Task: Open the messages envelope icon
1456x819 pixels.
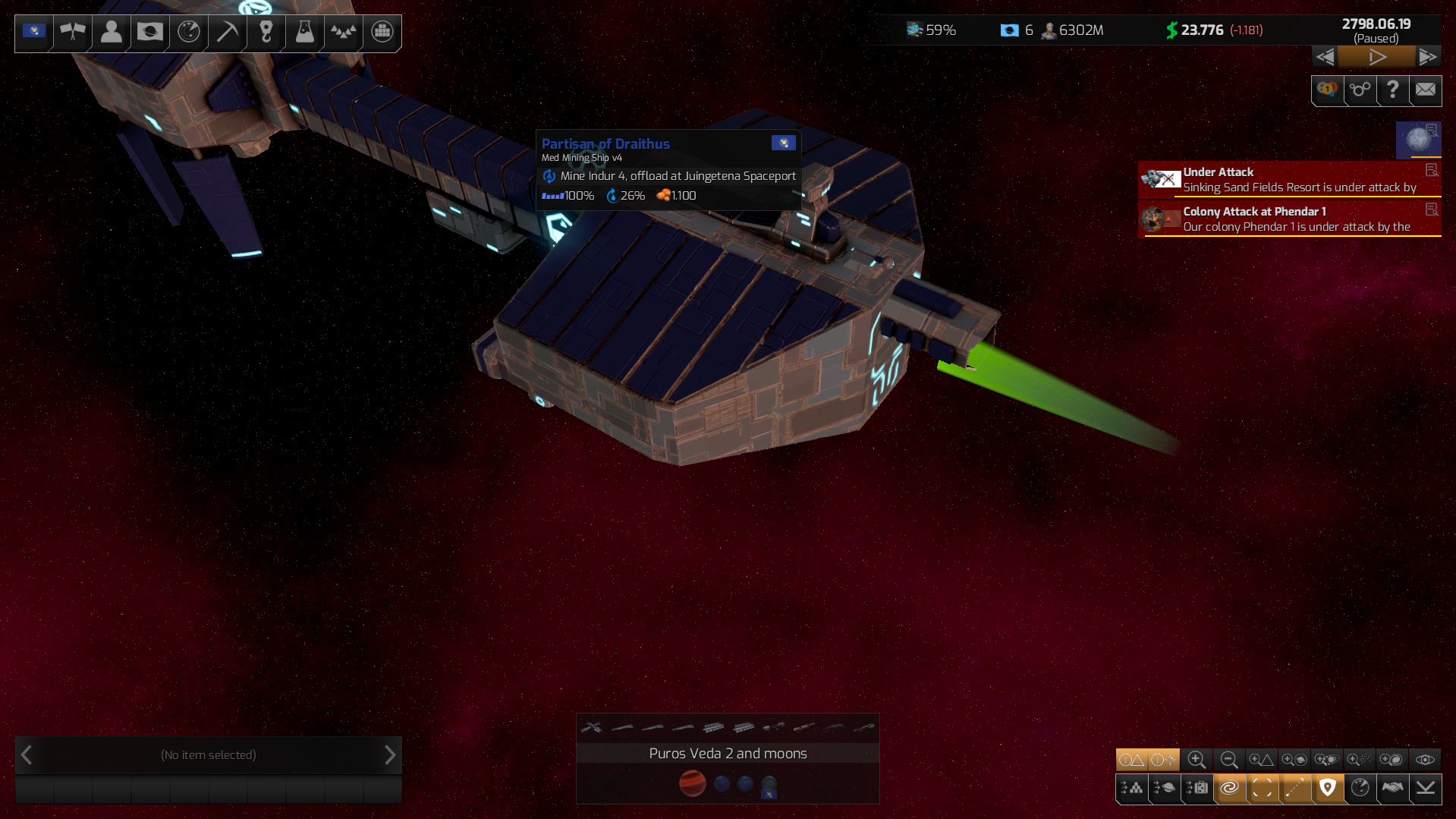Action: [1425, 90]
